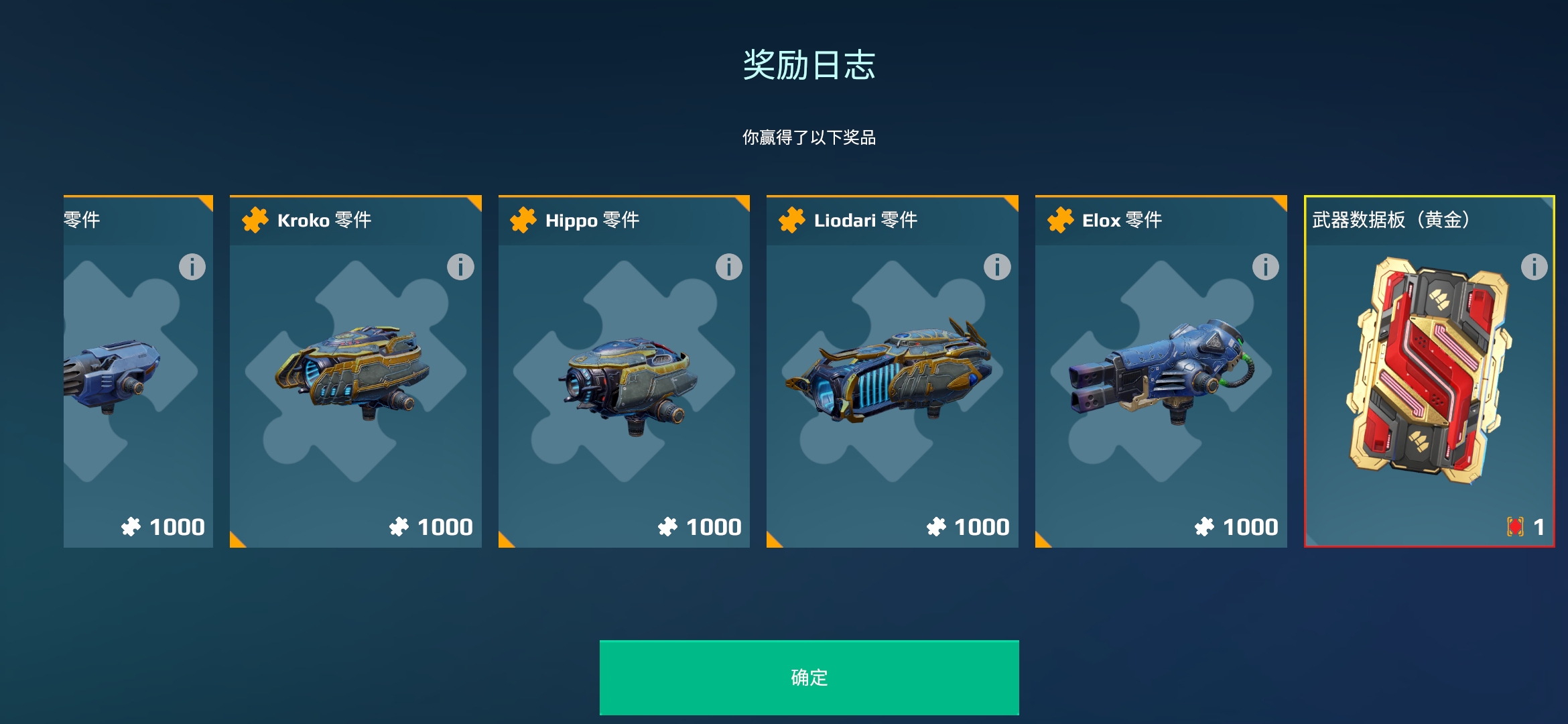Click the info icon on the gold data pad card
This screenshot has height=724, width=1568.
point(1534,266)
